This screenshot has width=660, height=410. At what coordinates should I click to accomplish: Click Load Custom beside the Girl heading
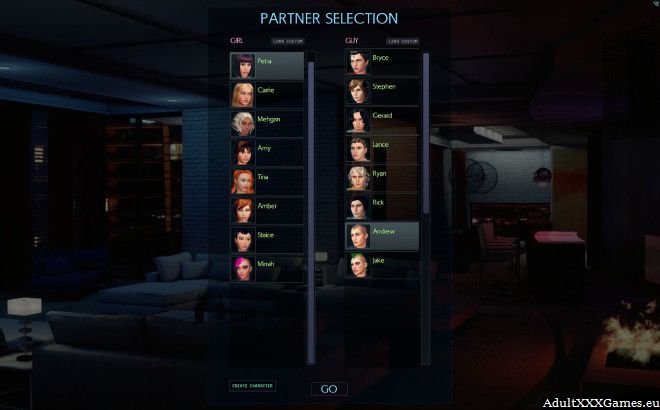point(286,41)
